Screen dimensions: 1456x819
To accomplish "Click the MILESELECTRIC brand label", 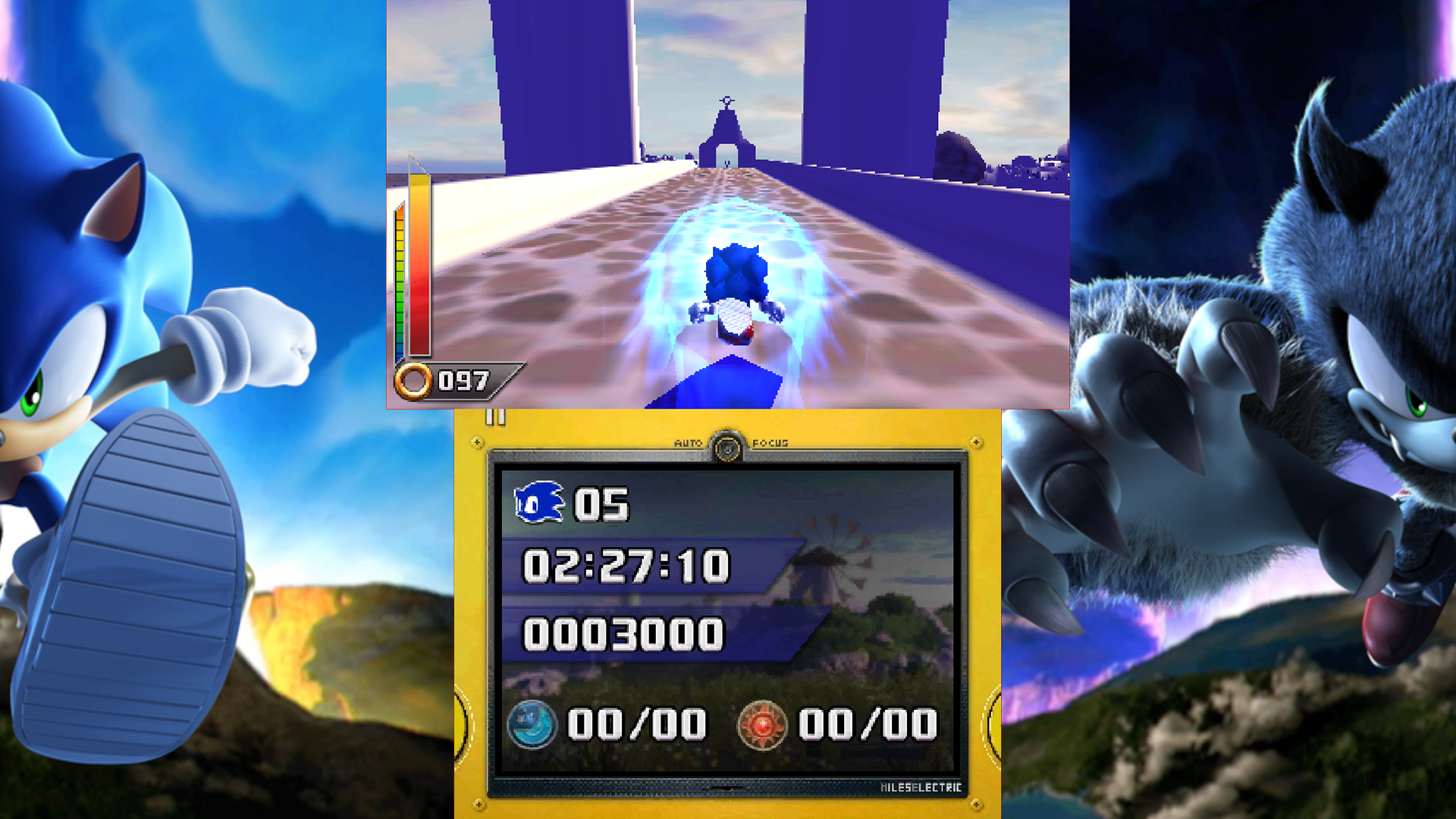I will pos(920,787).
